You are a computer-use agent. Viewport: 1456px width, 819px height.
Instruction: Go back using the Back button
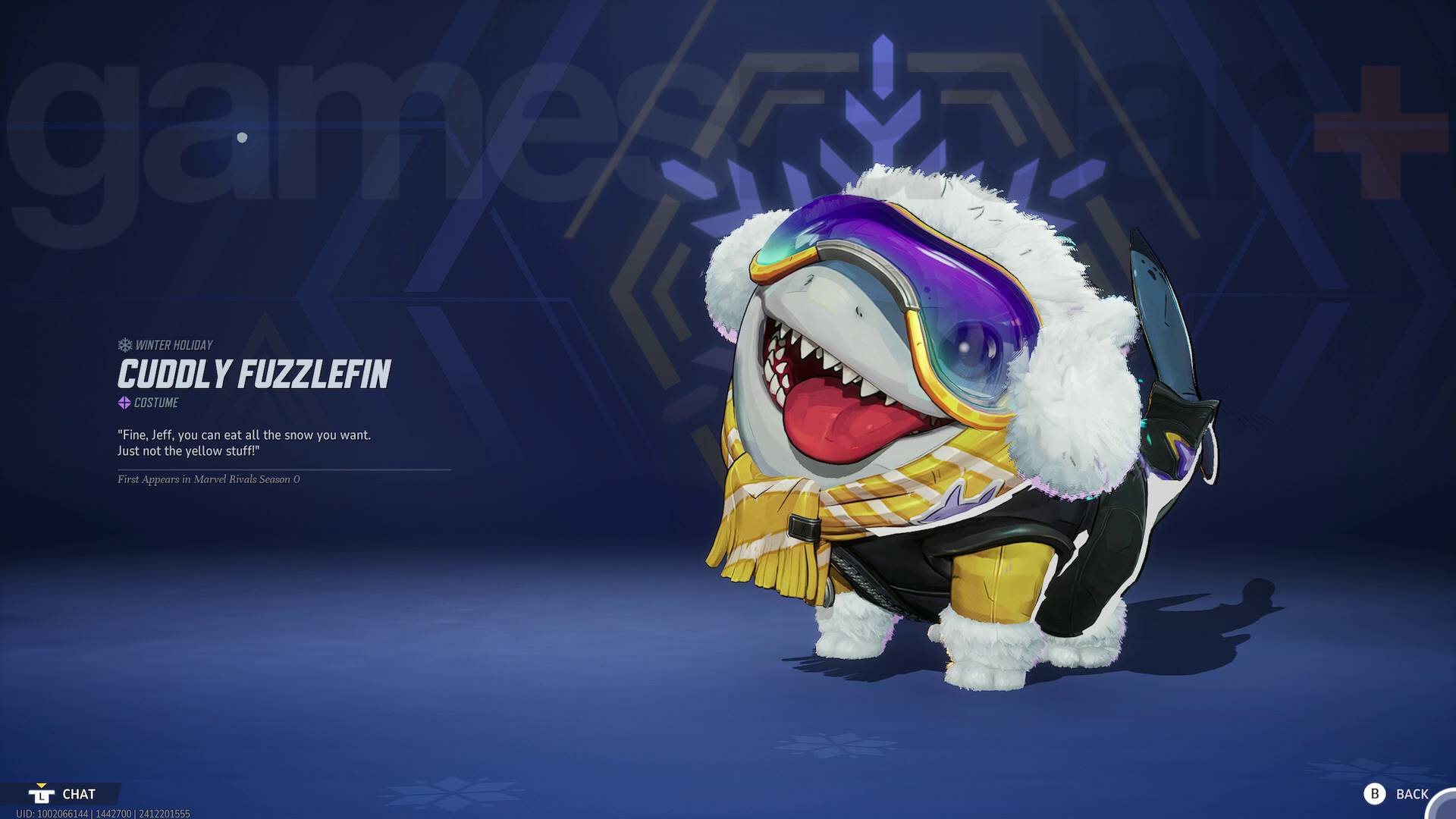click(x=1398, y=794)
